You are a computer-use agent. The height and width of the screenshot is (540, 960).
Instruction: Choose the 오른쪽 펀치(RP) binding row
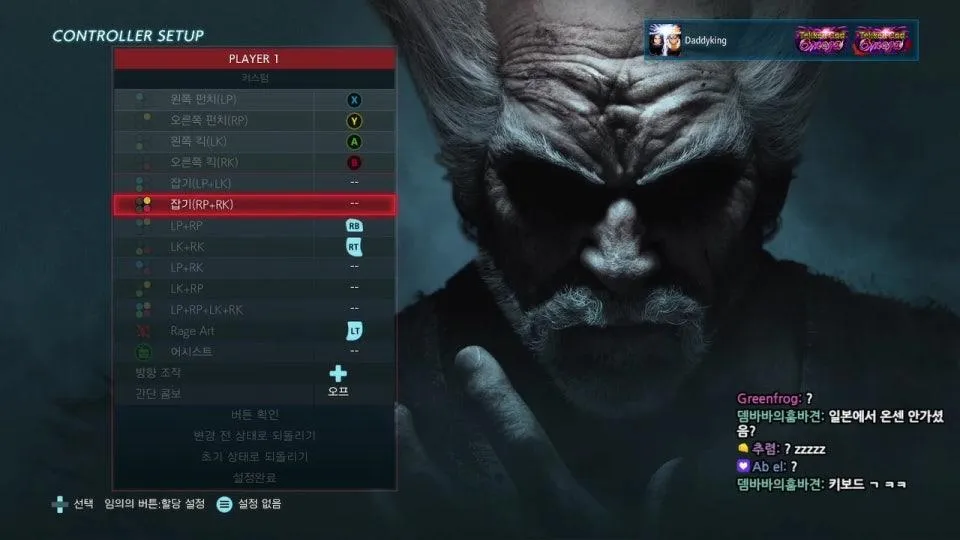pyautogui.click(x=254, y=120)
